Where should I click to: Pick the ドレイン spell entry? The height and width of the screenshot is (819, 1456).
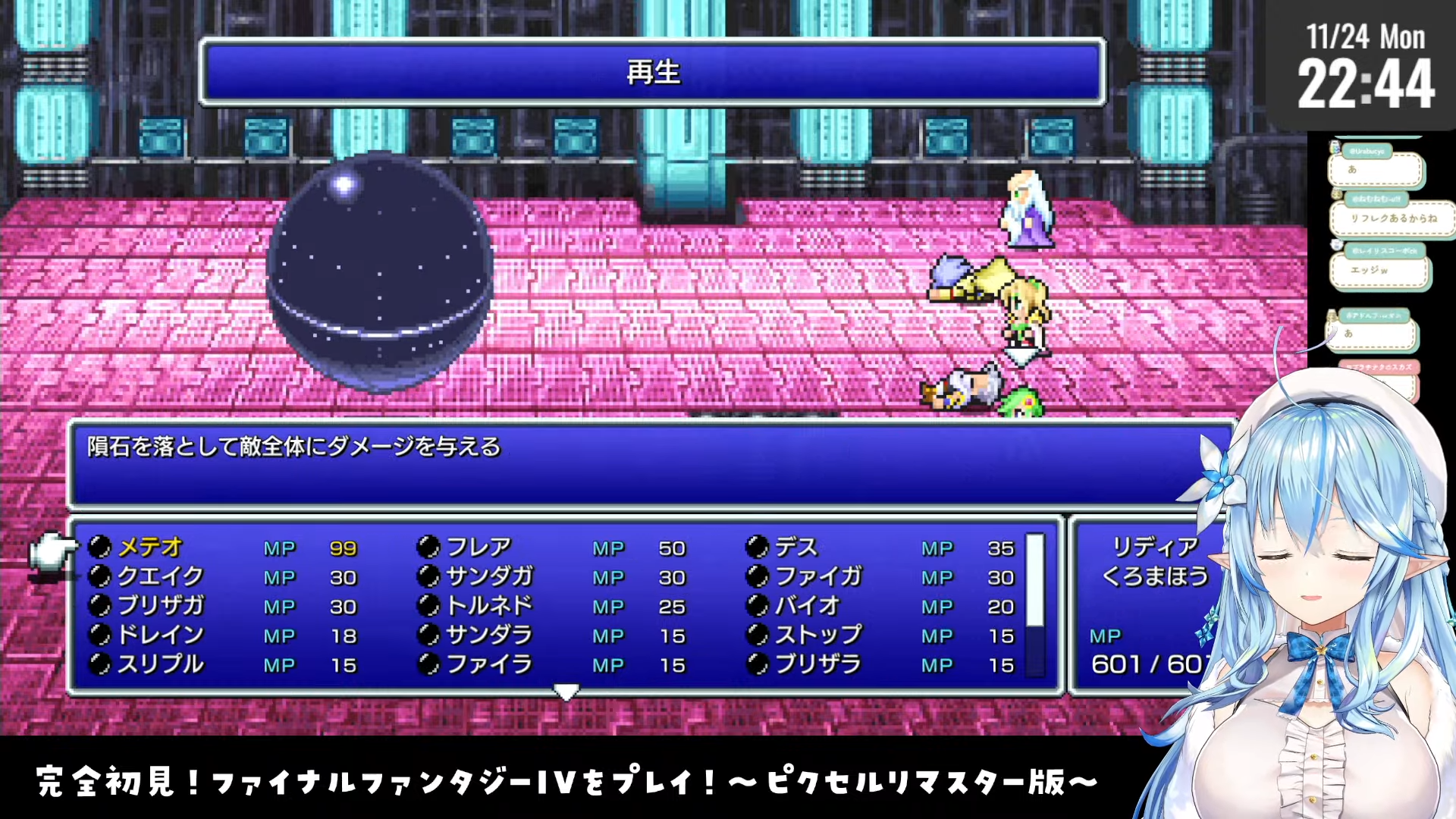(161, 635)
